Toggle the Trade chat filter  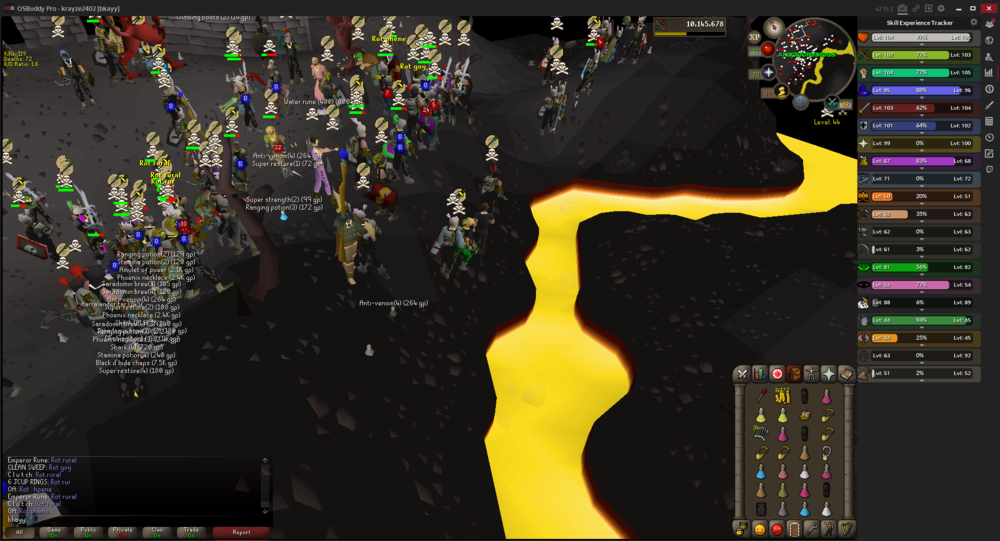pos(190,532)
